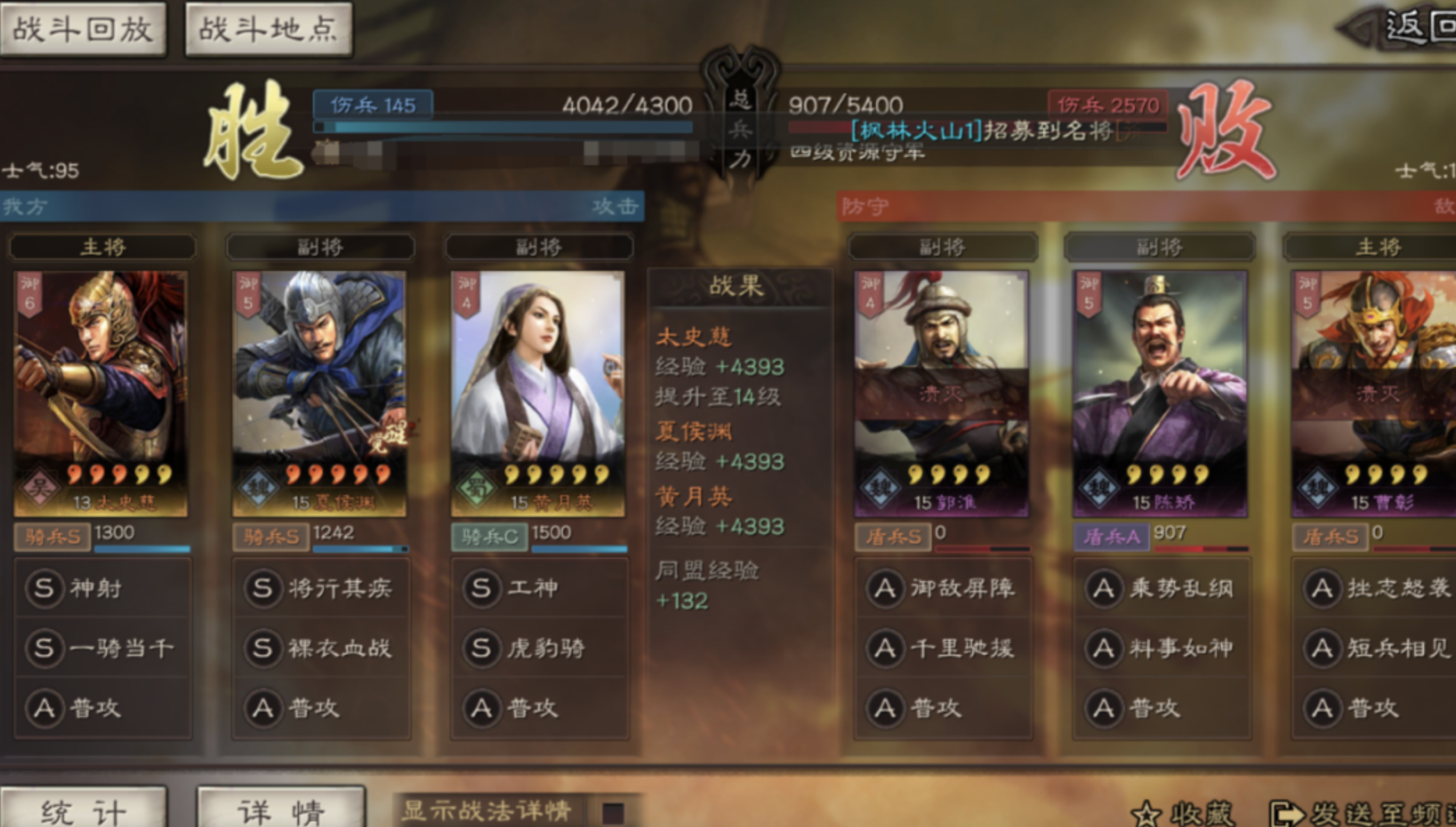The height and width of the screenshot is (827, 1456).
Task: Select the 神射 S-skill icon on 太史慈
Action: click(45, 587)
